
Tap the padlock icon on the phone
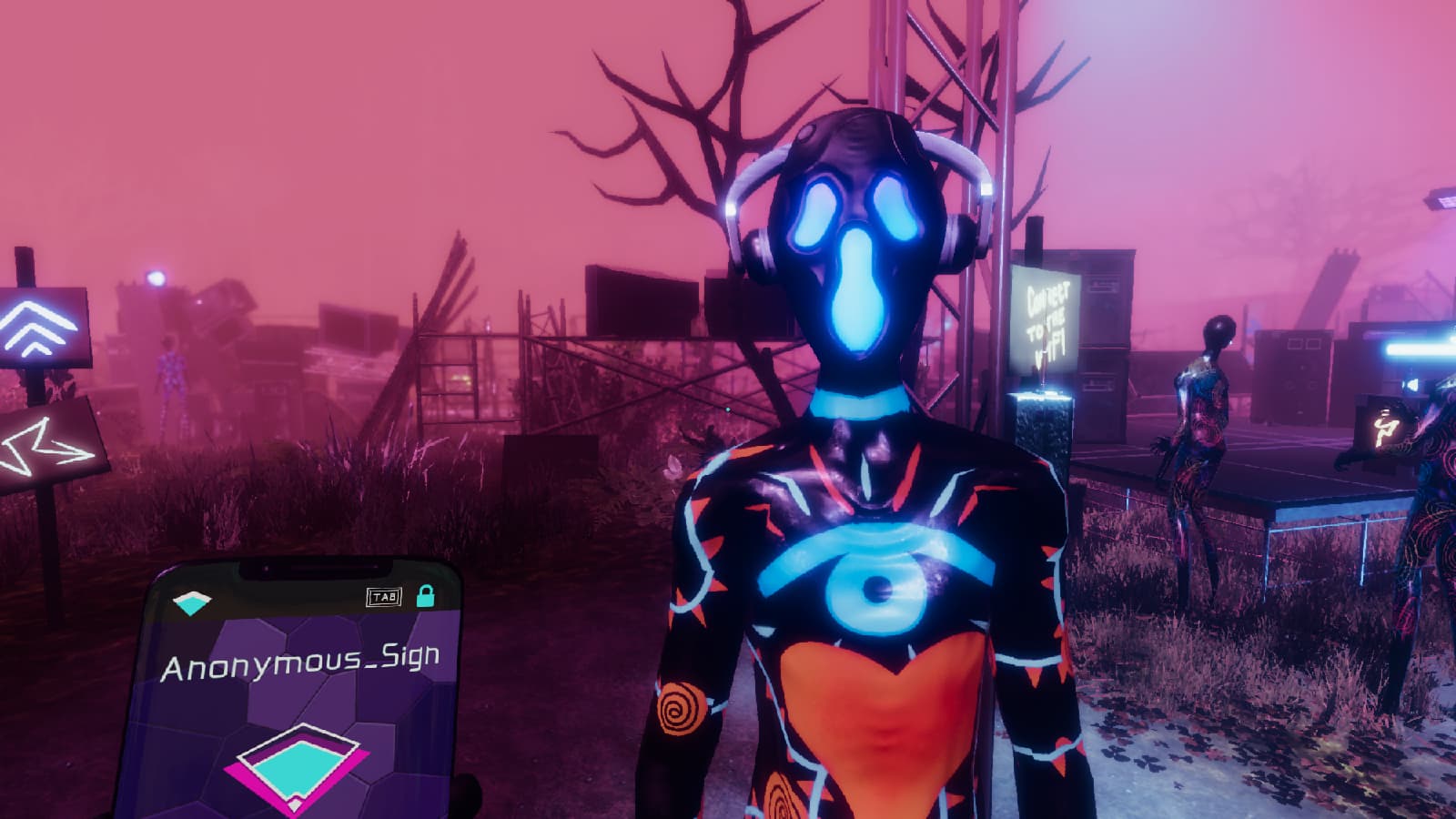point(425,597)
